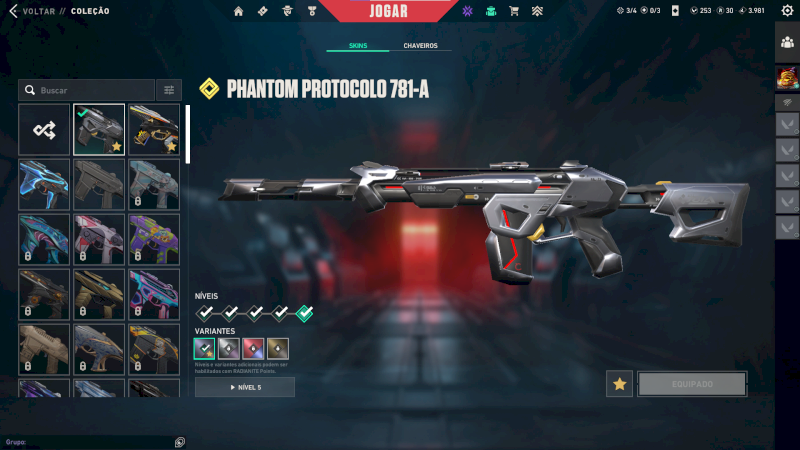Open the skin filter options
Viewport: 800px width, 450px height.
click(x=169, y=90)
